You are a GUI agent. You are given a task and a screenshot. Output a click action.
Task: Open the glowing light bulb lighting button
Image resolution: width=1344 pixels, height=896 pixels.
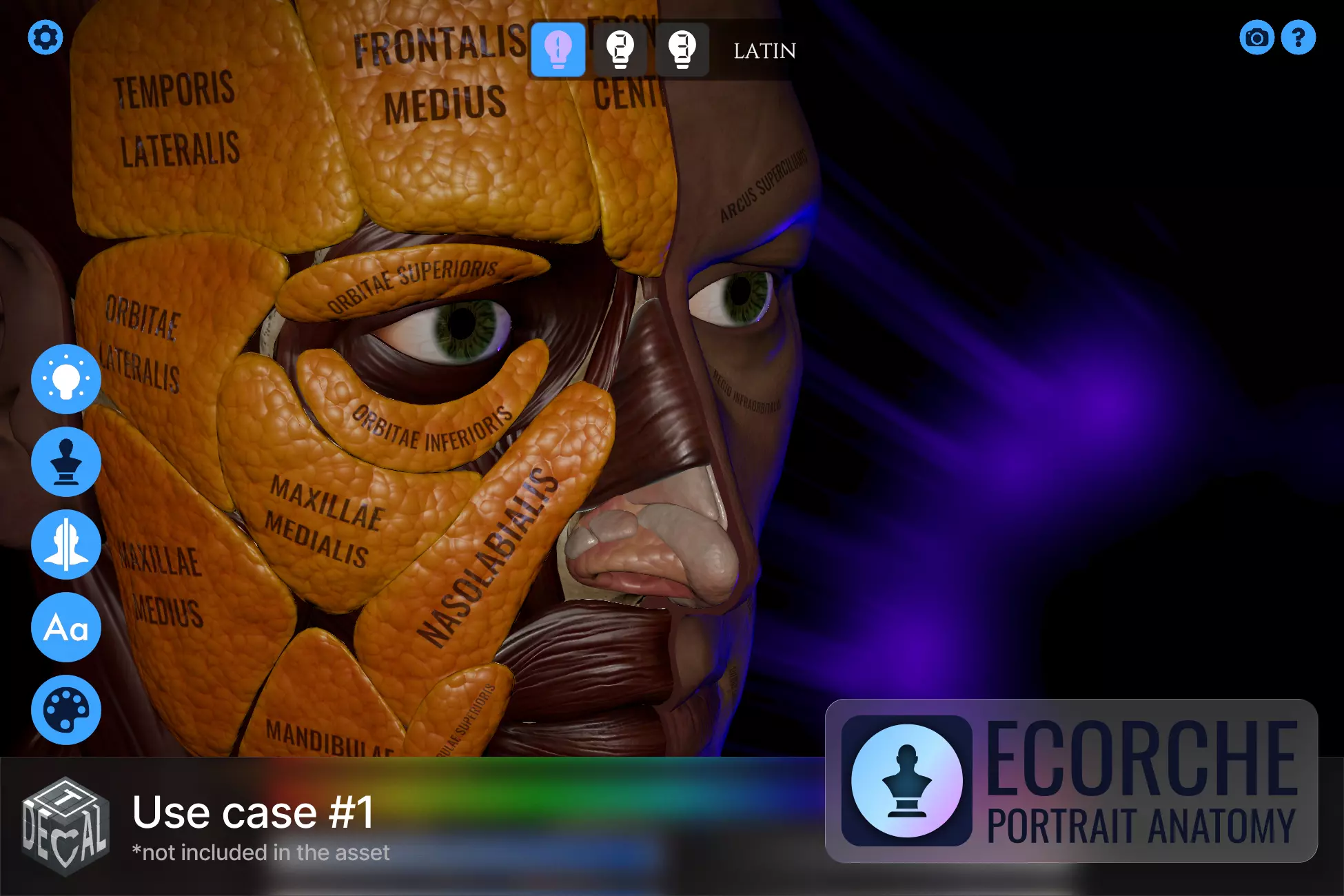tap(66, 379)
